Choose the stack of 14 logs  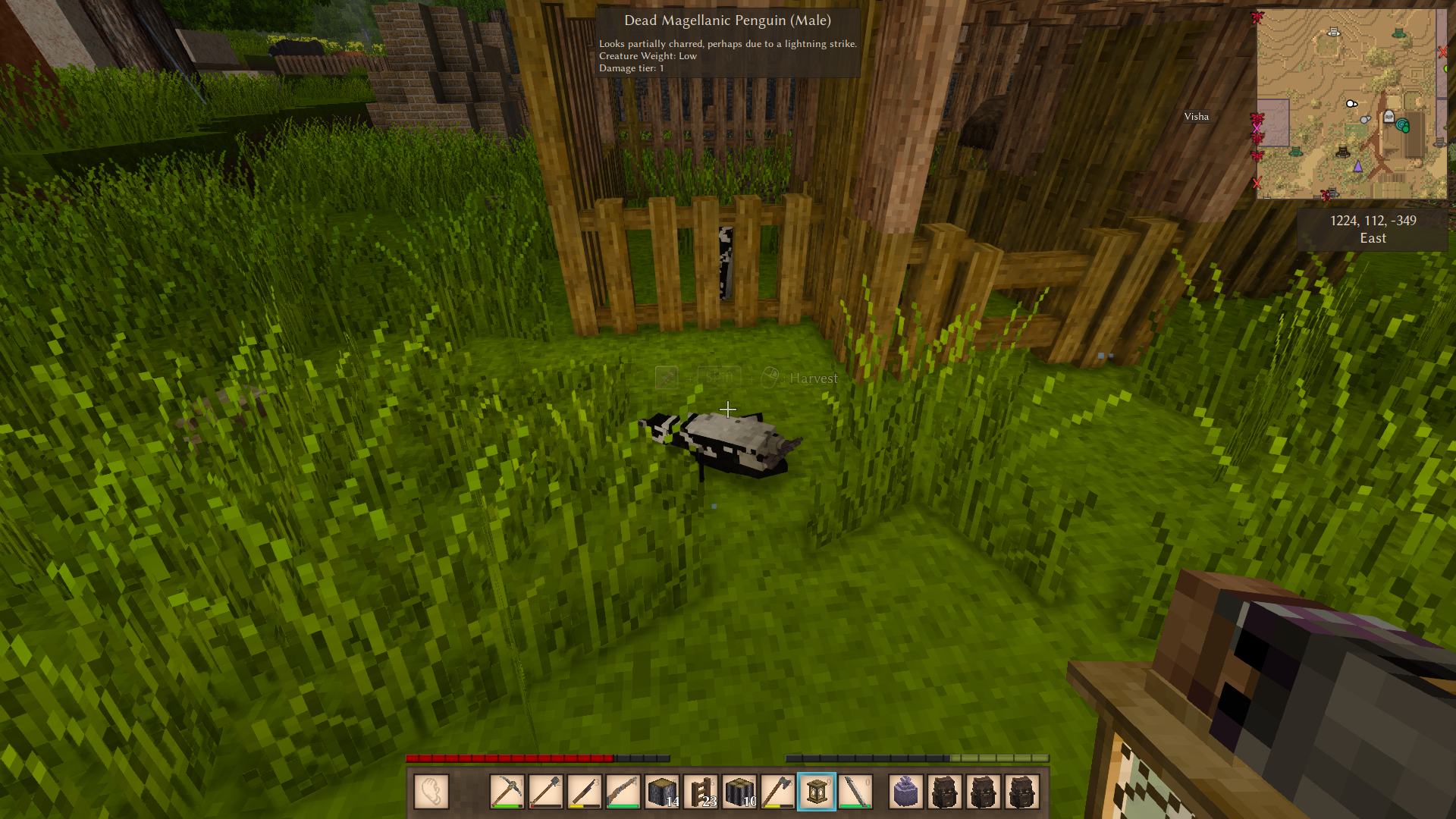coord(662,792)
